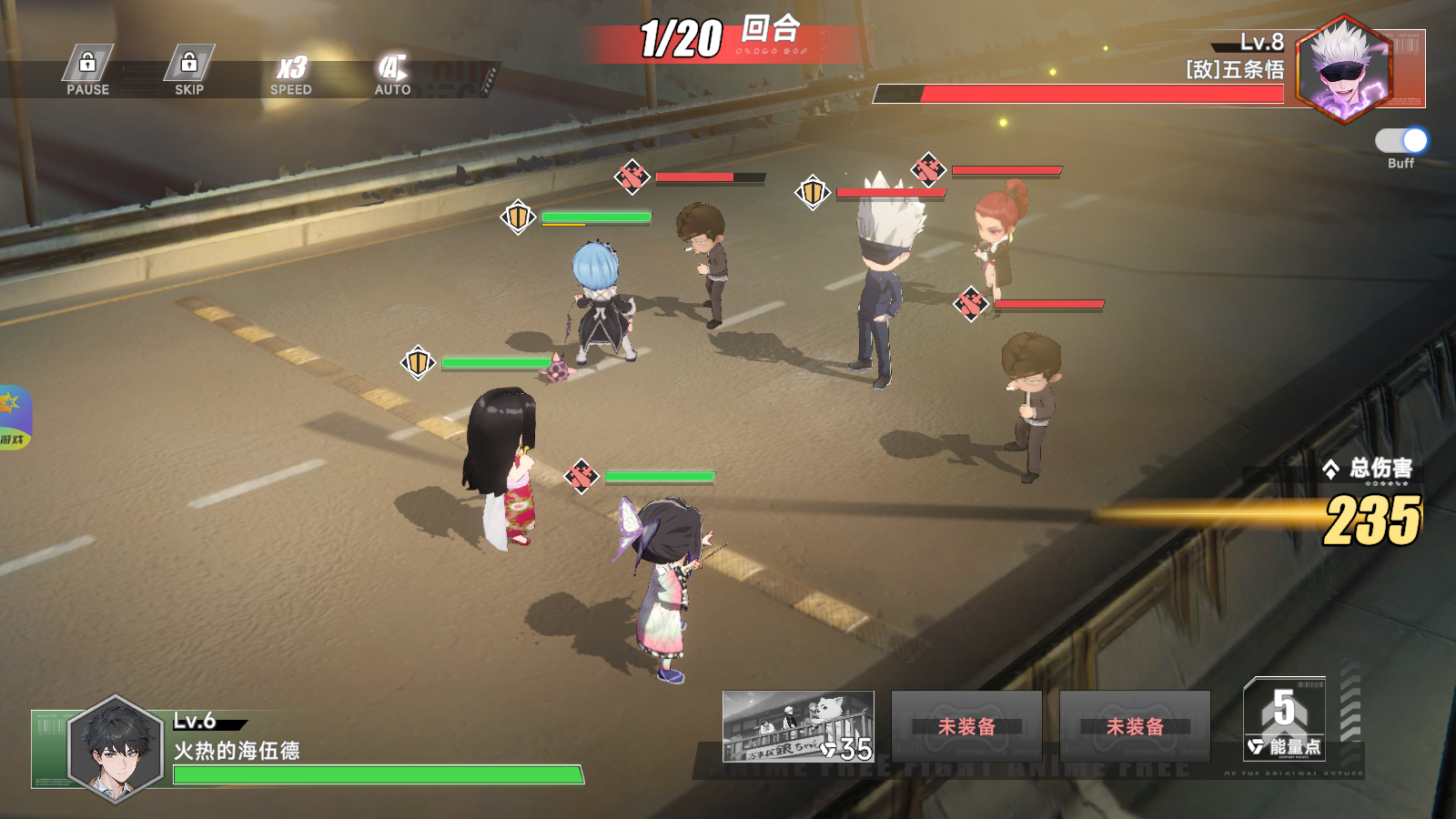Skip the battle with SKIP button
Viewport: 1456px width, 819px height.
[x=189, y=71]
